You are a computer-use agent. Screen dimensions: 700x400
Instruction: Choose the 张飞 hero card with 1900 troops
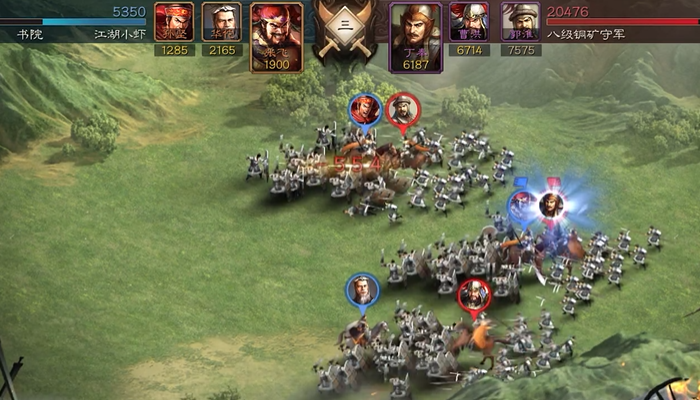tap(276, 34)
